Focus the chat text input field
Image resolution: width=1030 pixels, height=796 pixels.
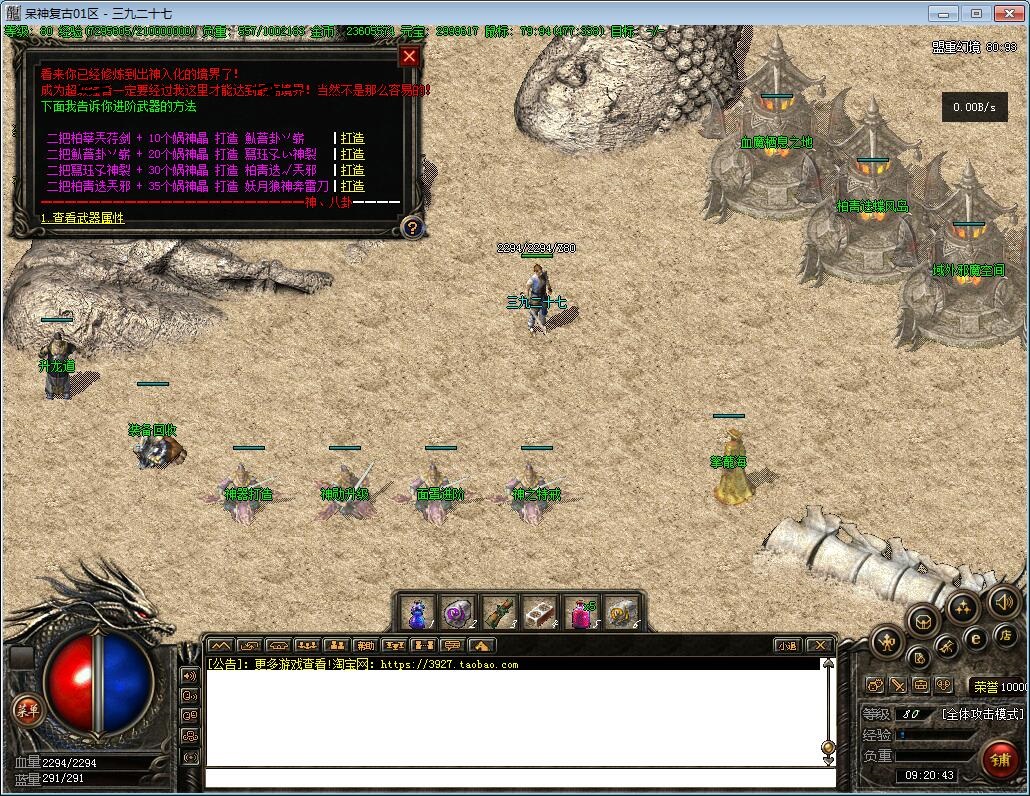(x=515, y=778)
